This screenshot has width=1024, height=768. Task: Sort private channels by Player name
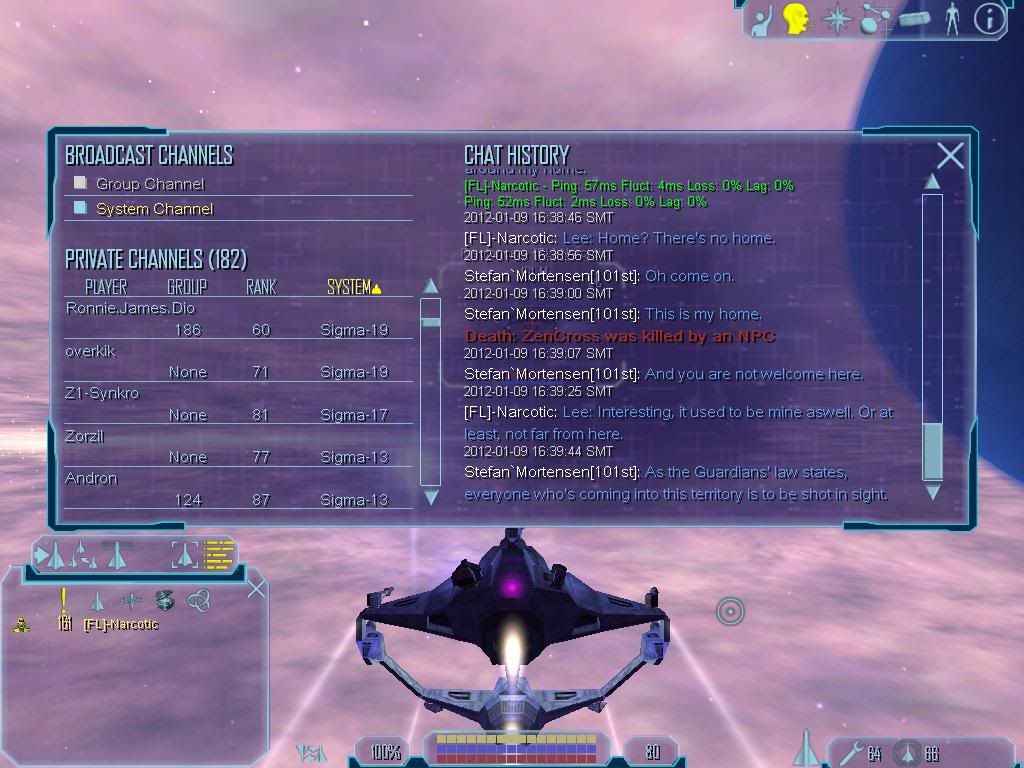point(106,287)
